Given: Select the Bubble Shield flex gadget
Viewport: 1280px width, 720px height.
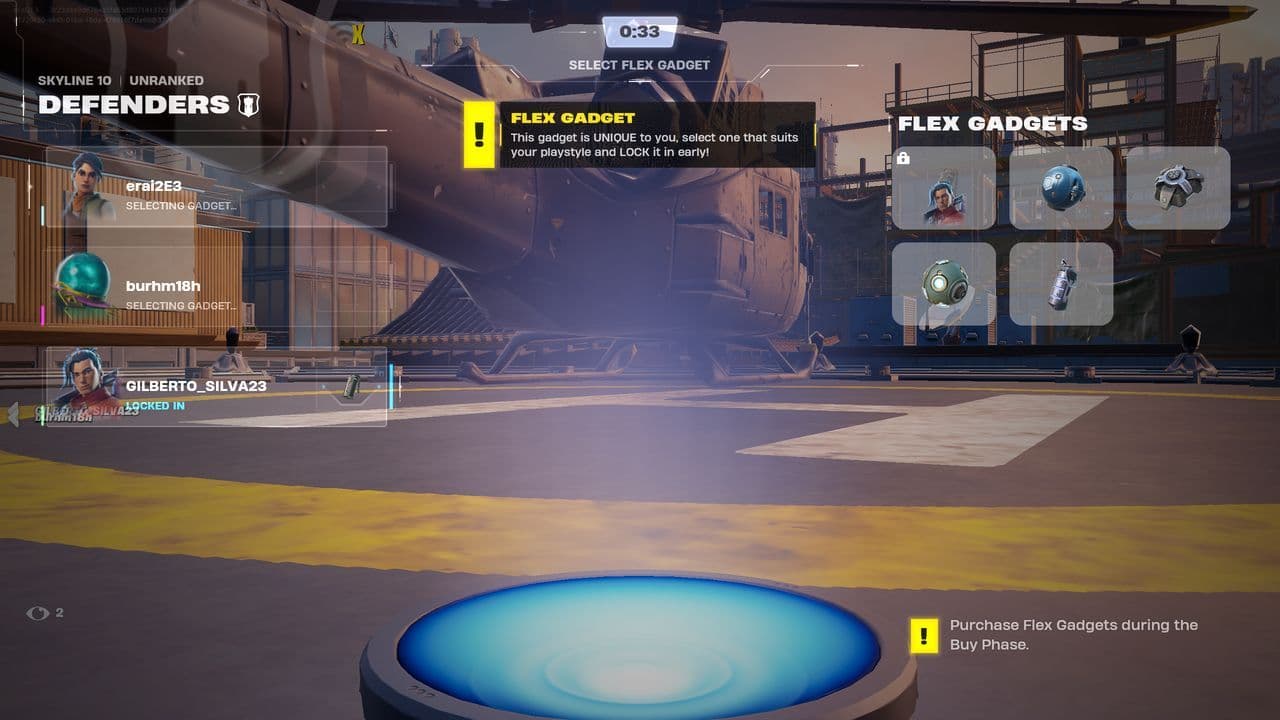Looking at the screenshot, I should pos(1060,190).
